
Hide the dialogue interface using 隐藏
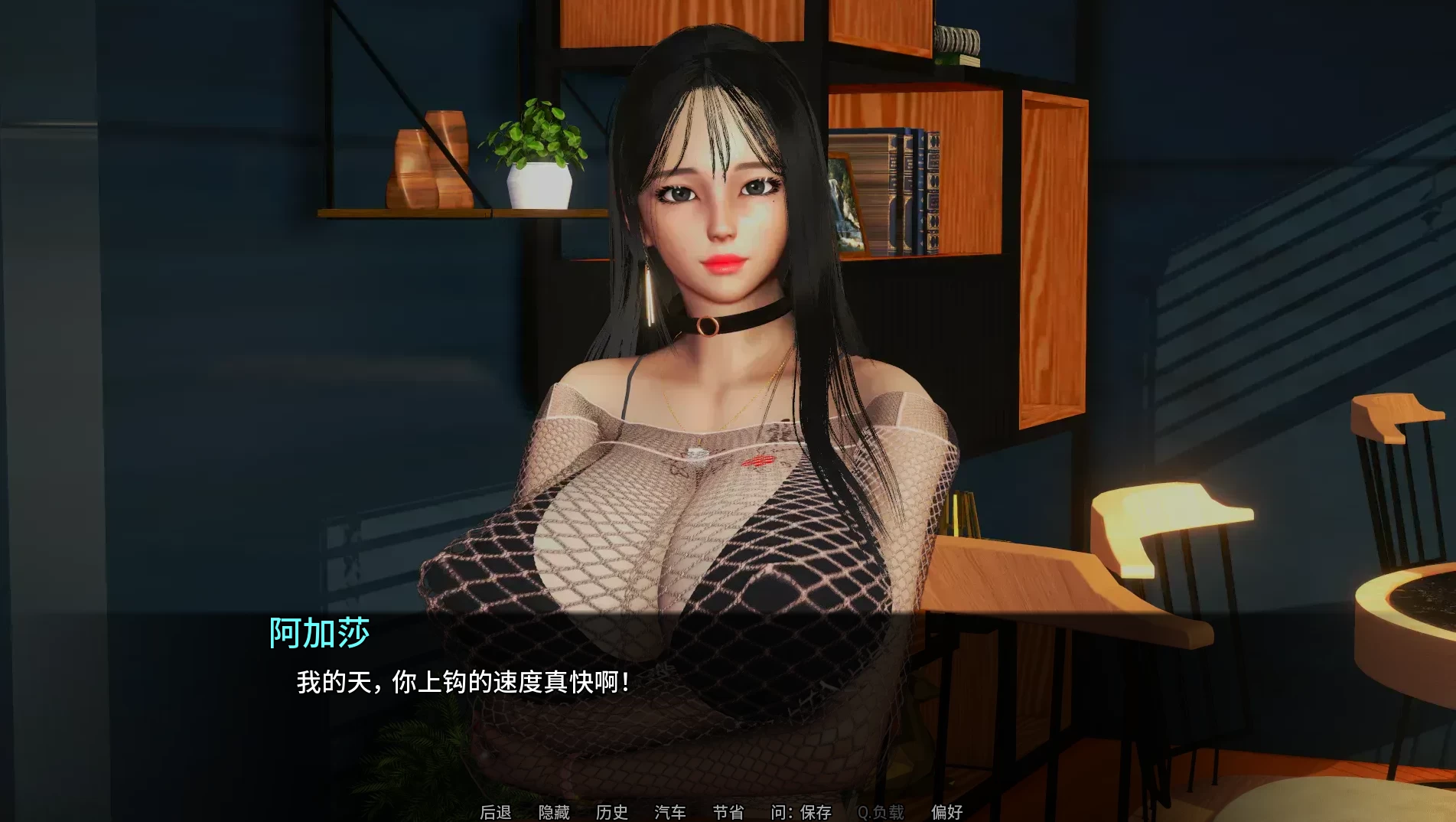tap(553, 813)
